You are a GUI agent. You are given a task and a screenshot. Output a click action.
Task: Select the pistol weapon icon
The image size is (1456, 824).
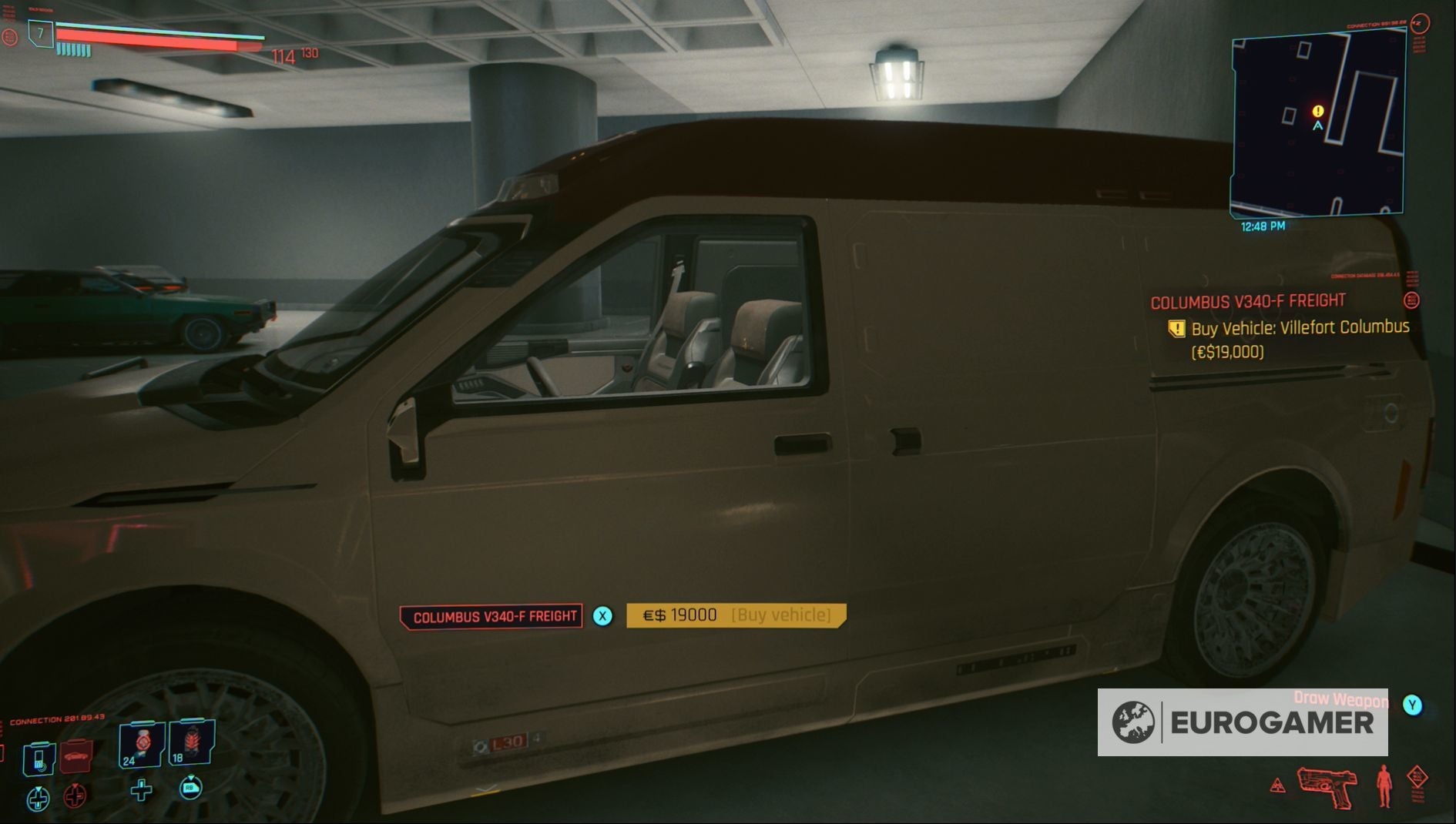coord(1327,788)
